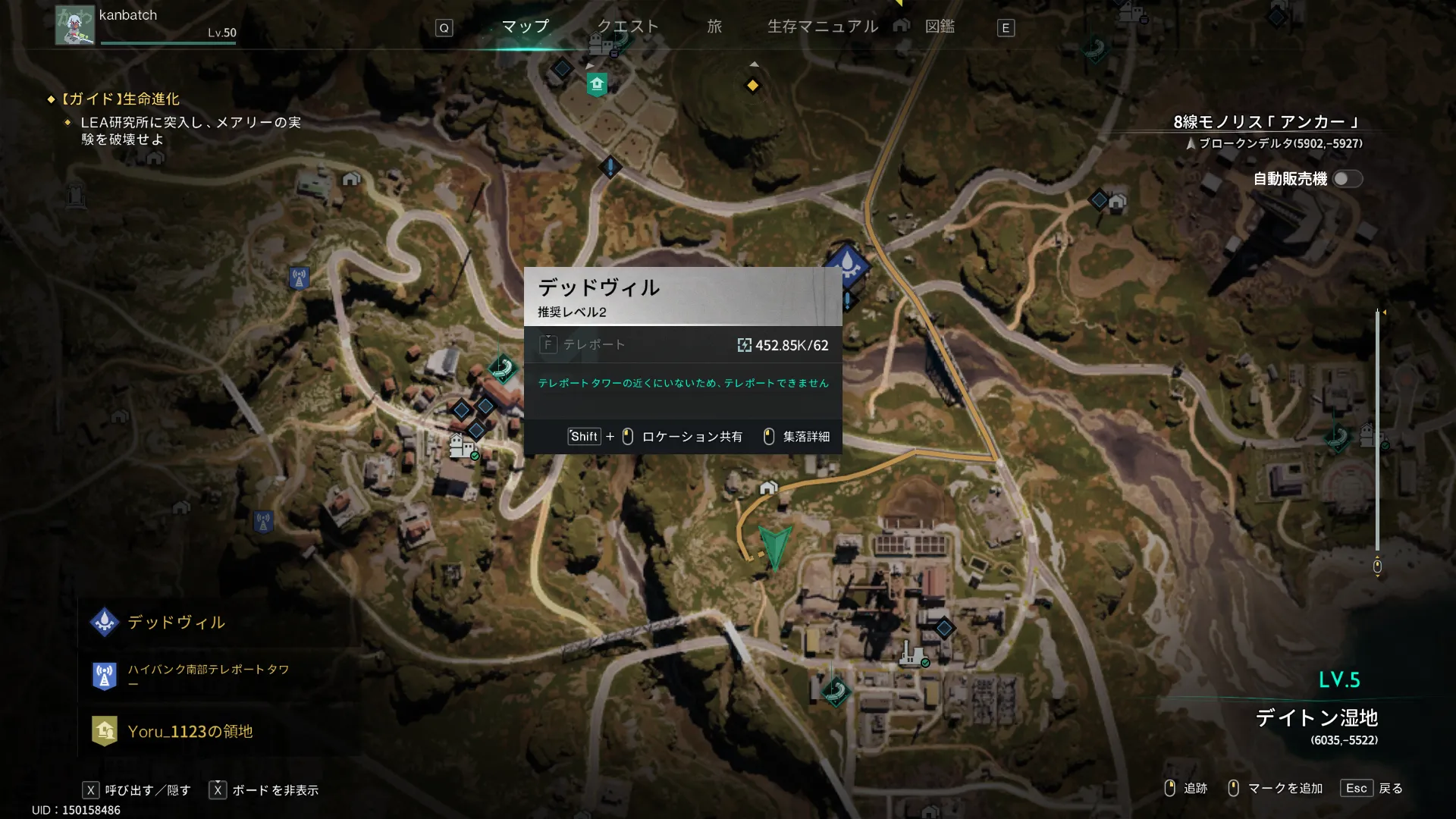Select Yoru_1123の領地 list entry

(x=190, y=732)
